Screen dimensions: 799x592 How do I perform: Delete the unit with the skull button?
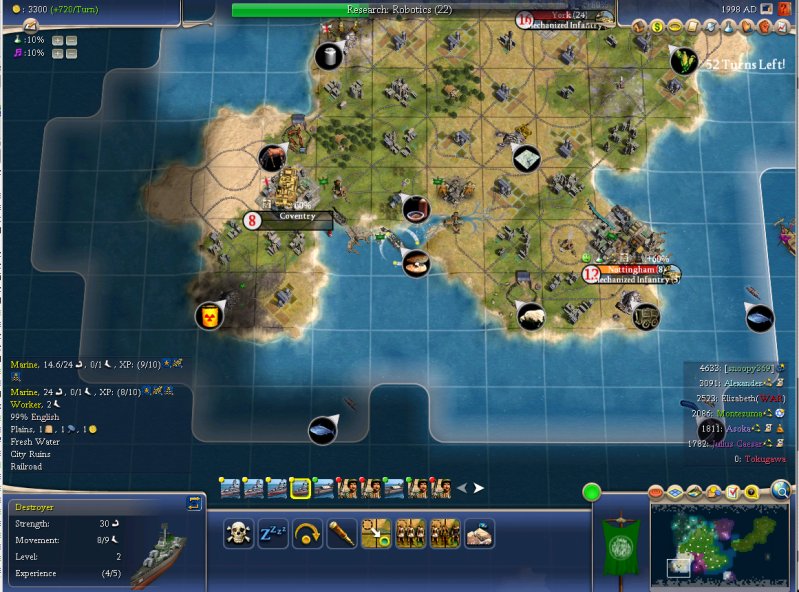coord(238,533)
